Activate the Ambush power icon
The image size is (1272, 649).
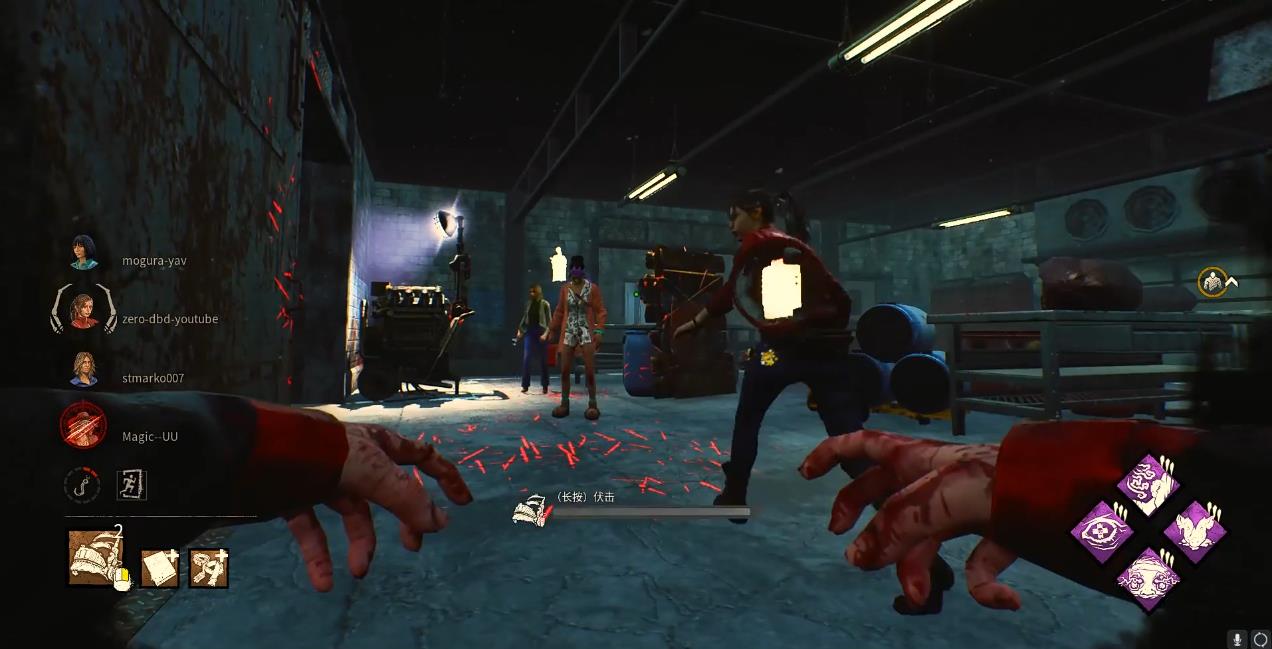(x=97, y=557)
